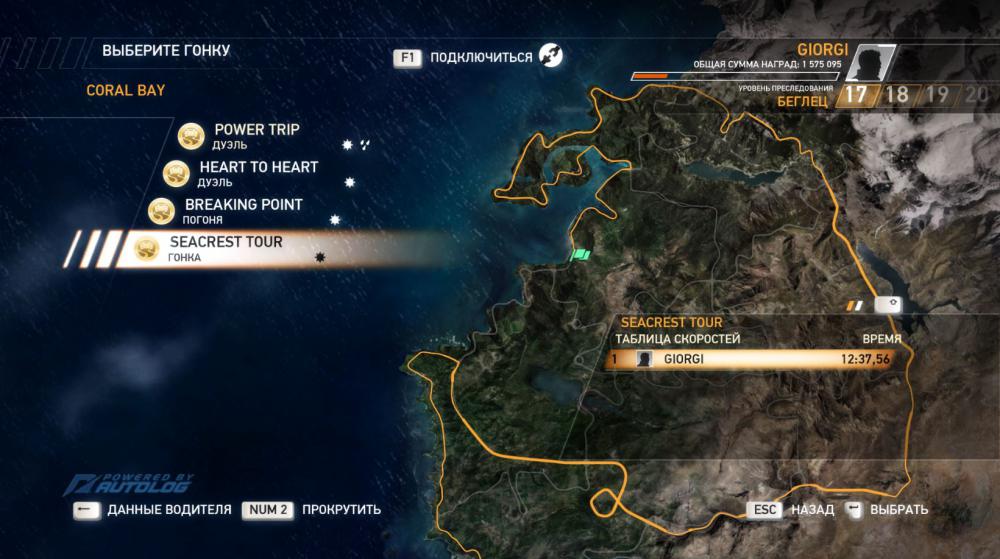Select the Power Trip duel event
1000x559 pixels.
256,136
